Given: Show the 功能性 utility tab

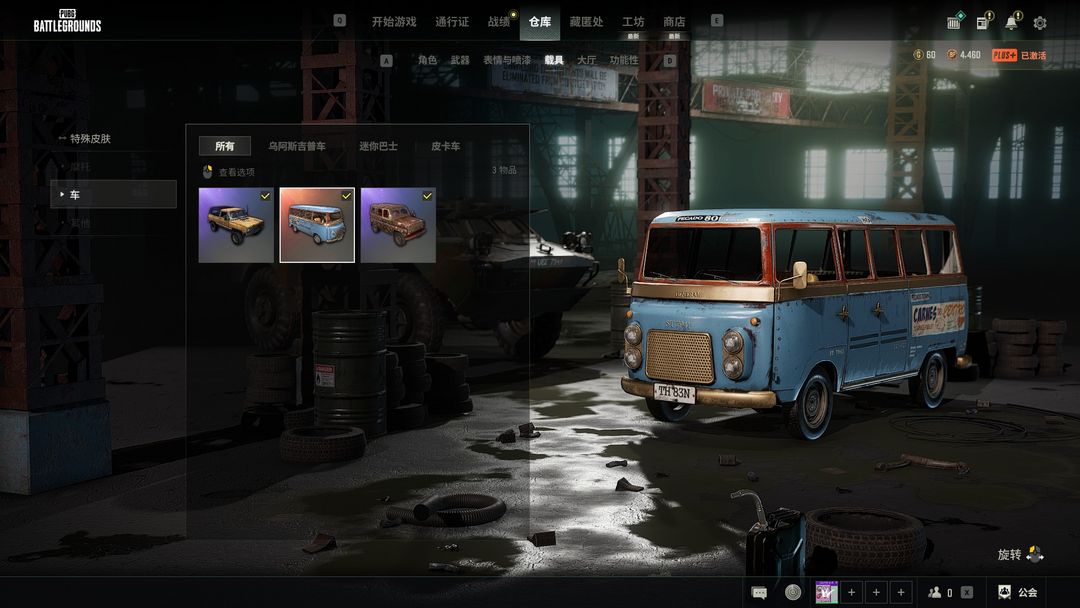Looking at the screenshot, I should tap(624, 60).
